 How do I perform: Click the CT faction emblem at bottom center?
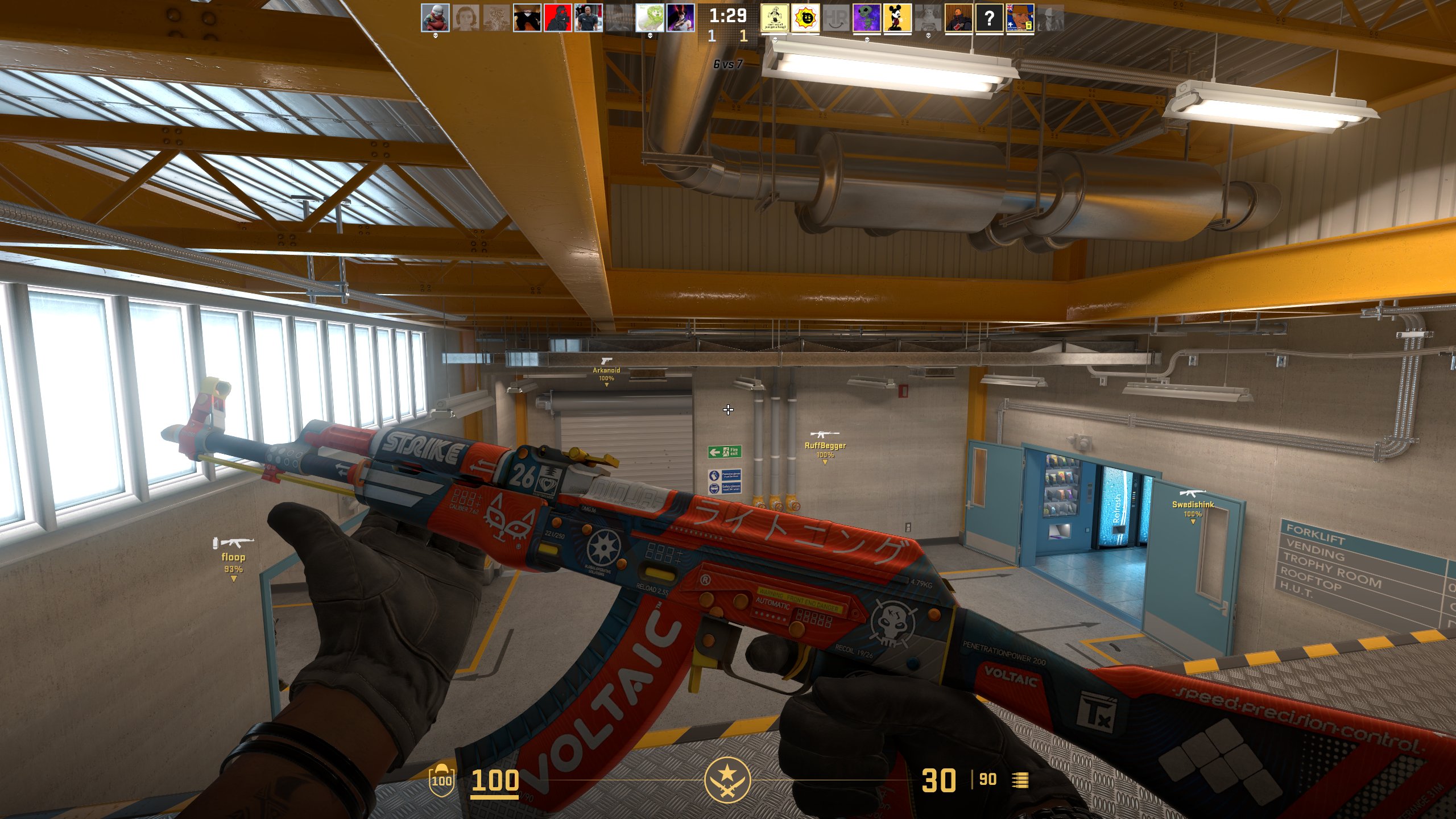click(728, 780)
